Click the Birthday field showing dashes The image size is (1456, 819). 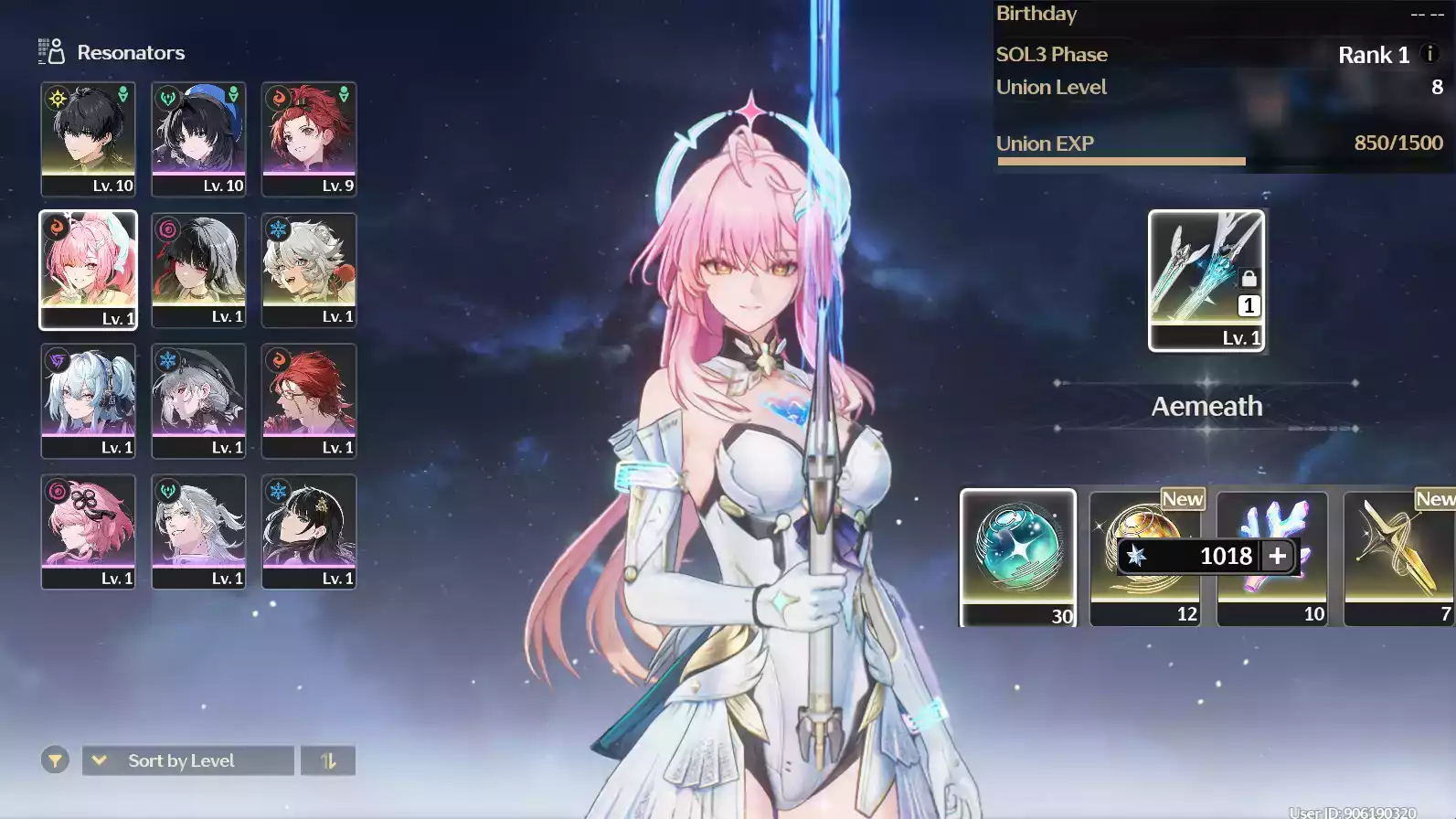(x=1188, y=14)
